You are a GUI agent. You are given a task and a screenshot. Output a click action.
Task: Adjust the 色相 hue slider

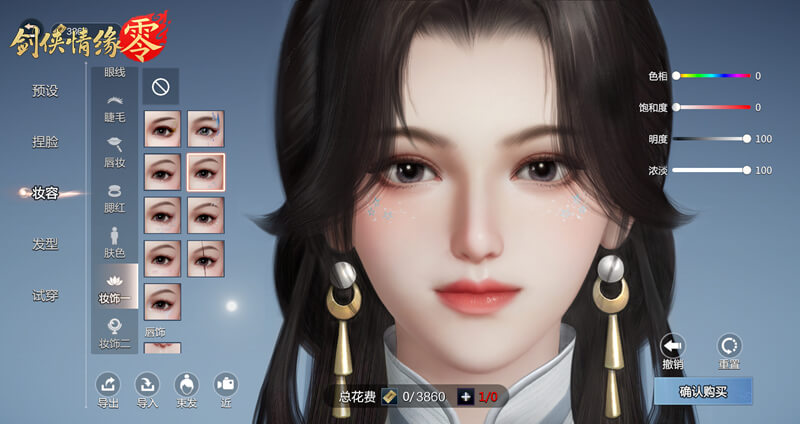click(x=712, y=75)
